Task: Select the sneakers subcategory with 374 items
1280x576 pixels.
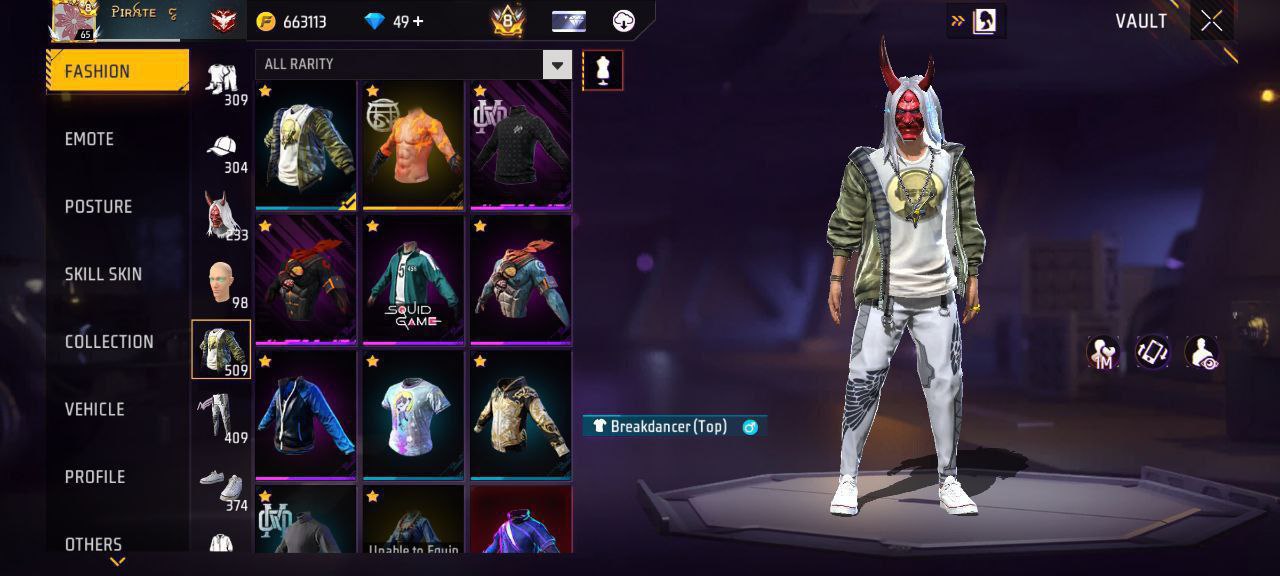Action: [221, 489]
